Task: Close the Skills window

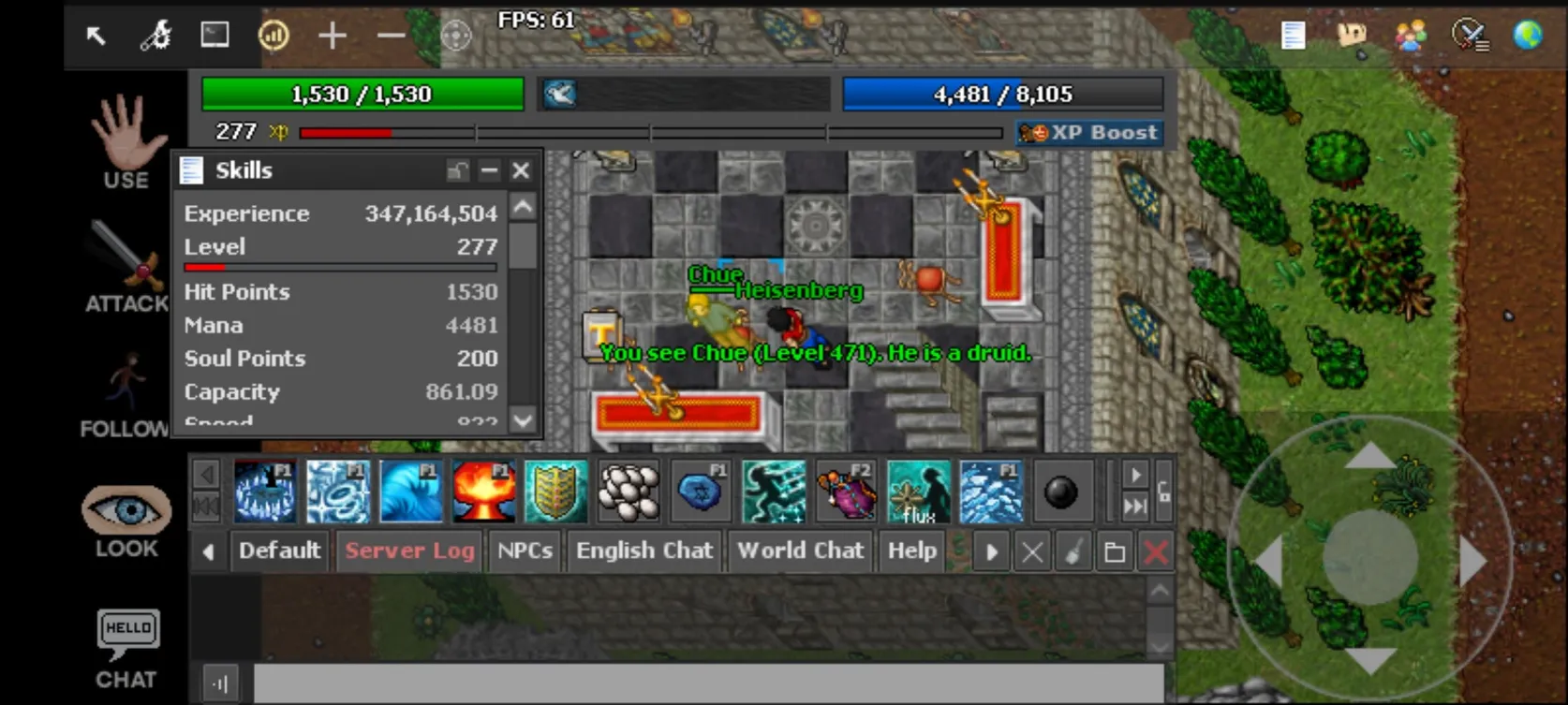Action: coord(521,170)
